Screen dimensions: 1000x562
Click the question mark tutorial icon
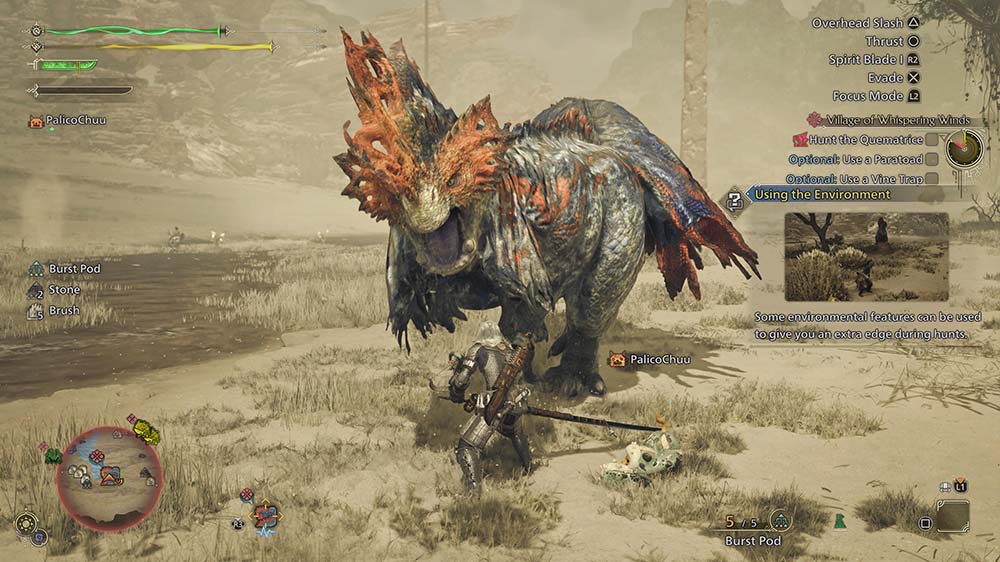(x=735, y=199)
